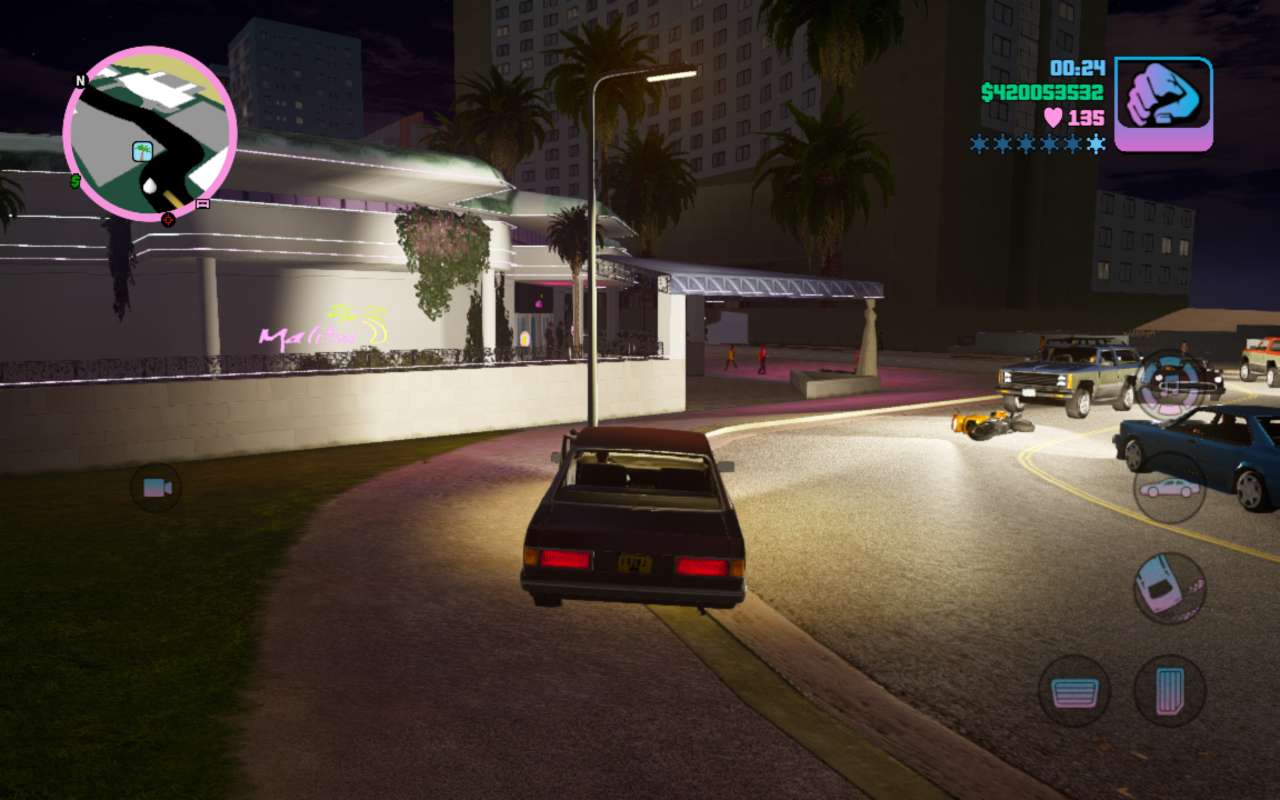Tap the minimap radar
Viewport: 1280px width, 800px height.
tap(150, 133)
